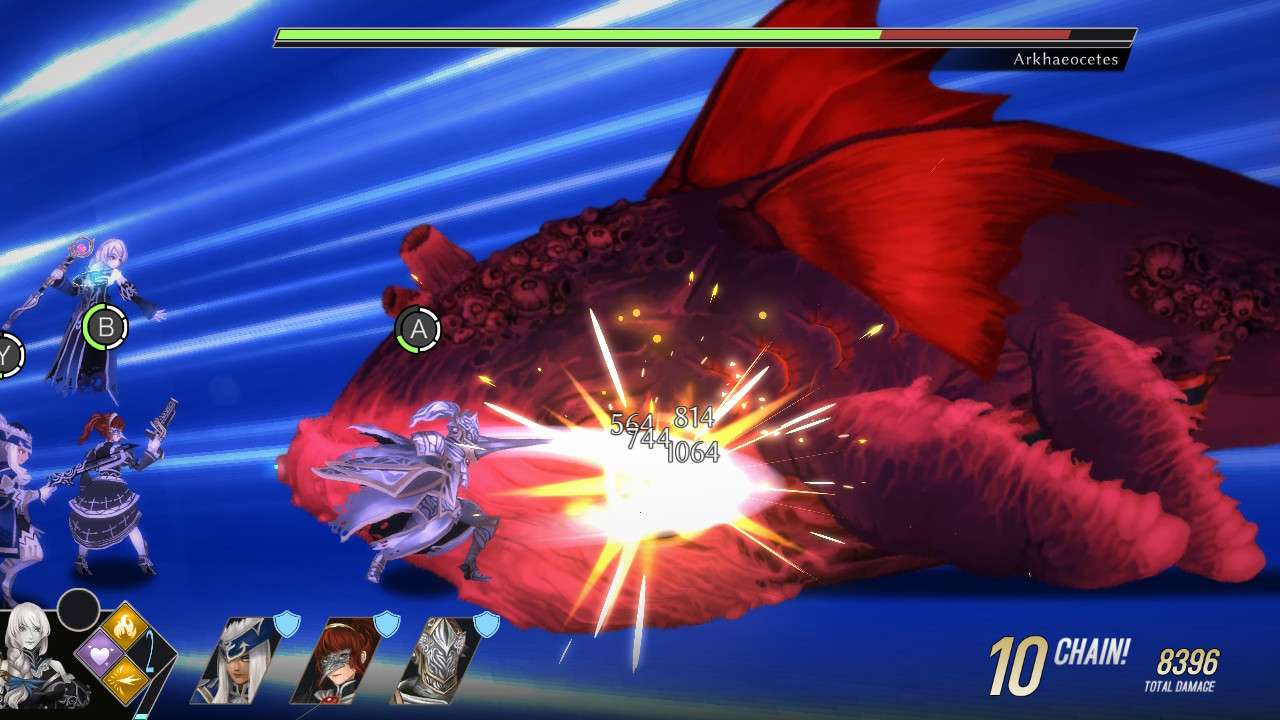Screen dimensions: 1280x720
Task: Choose the red-haired masked ally portrait
Action: click(334, 660)
